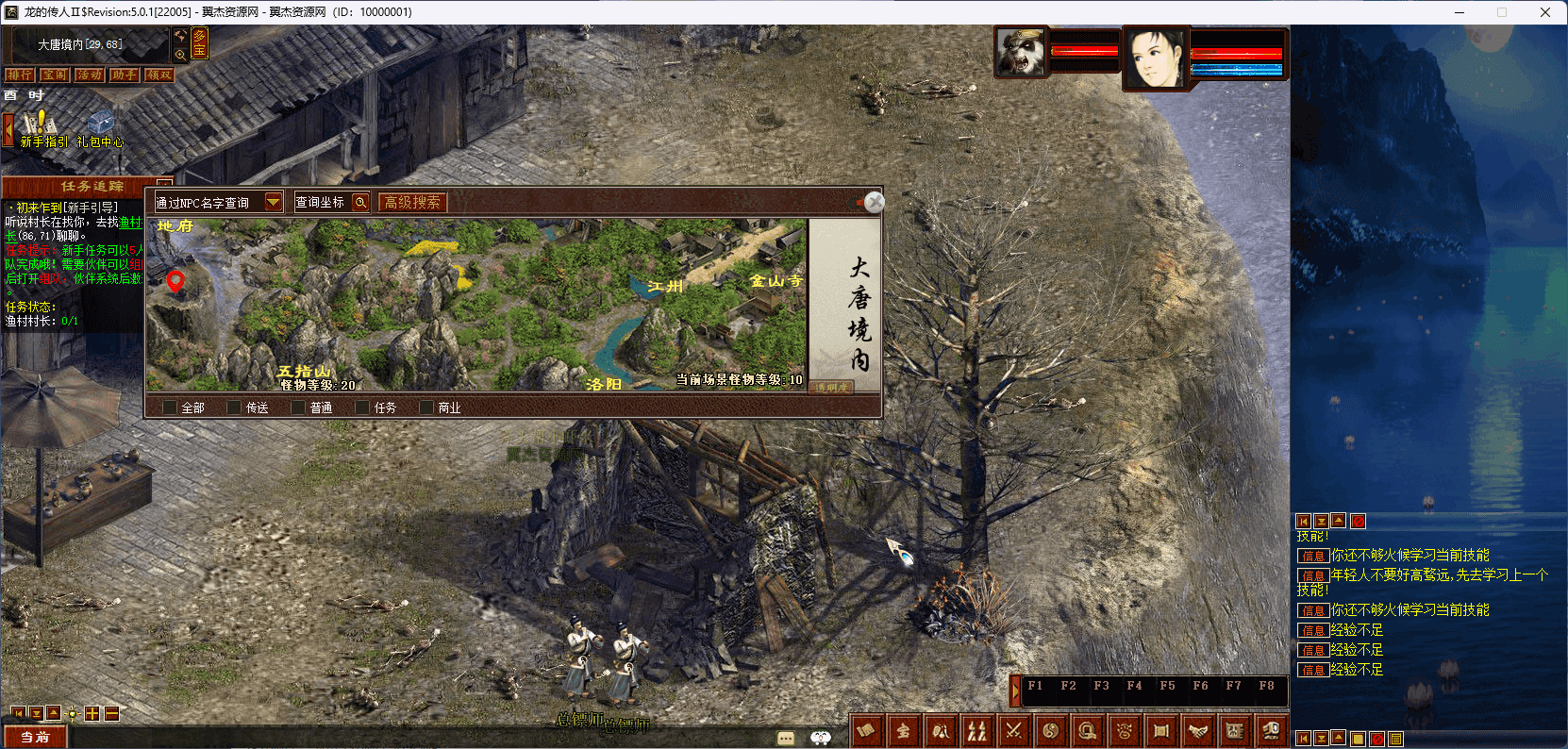Select the yin-yang icon in the bottom bar
Viewport: 1568px width, 749px height.
[1050, 730]
